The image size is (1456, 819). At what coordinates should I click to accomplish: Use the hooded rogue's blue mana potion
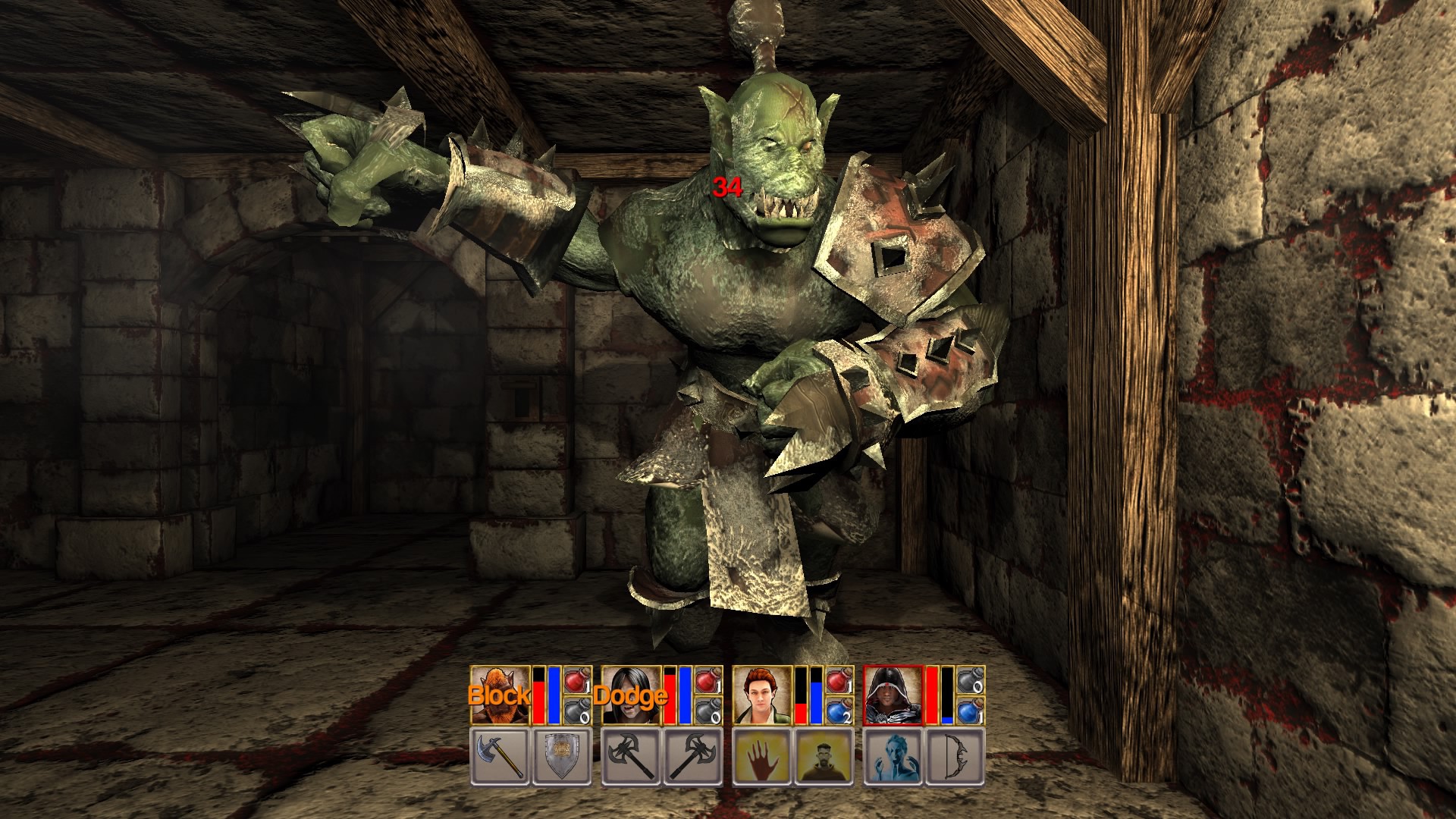tap(971, 711)
